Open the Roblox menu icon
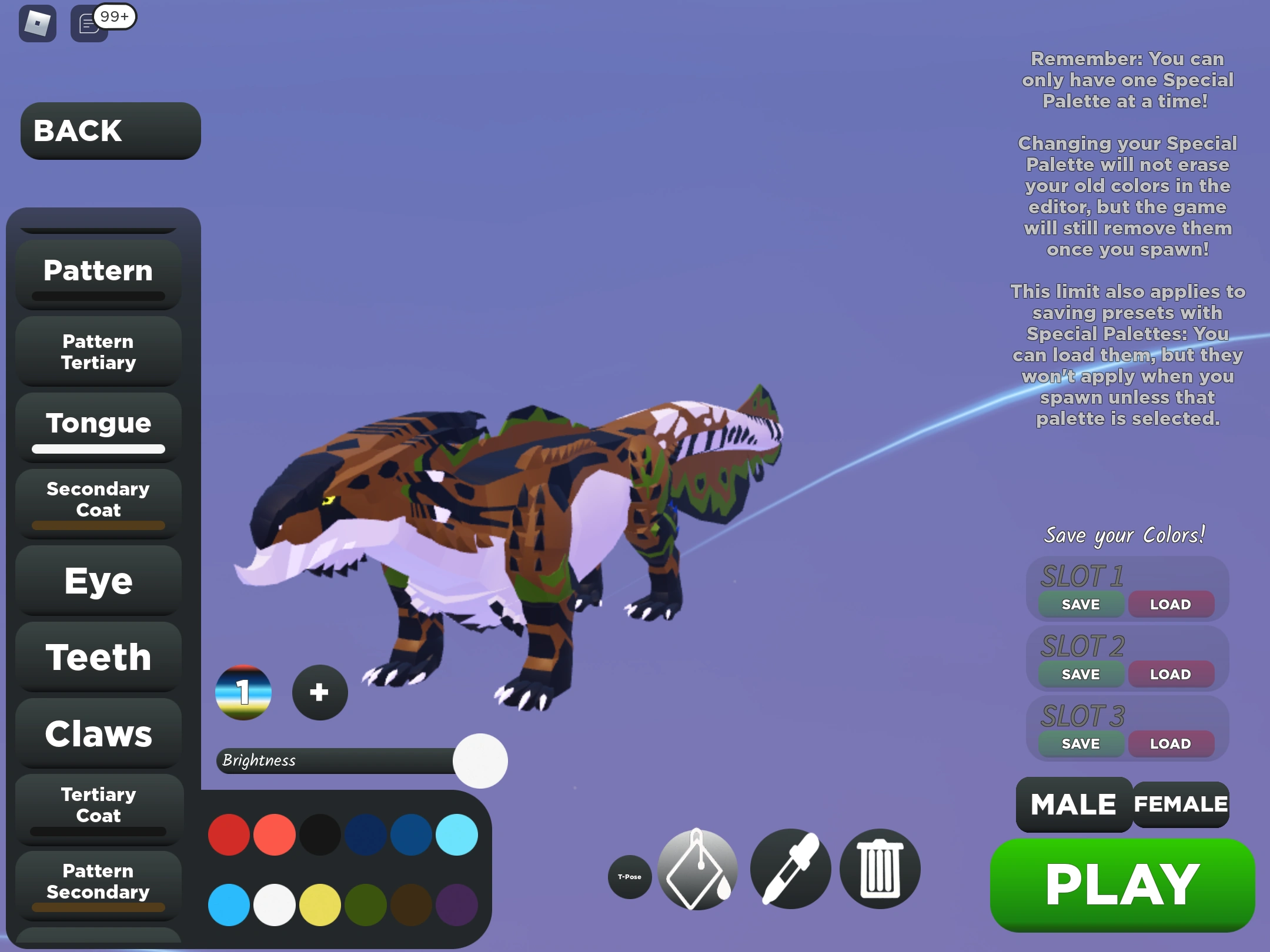Image resolution: width=1270 pixels, height=952 pixels. tap(36, 24)
